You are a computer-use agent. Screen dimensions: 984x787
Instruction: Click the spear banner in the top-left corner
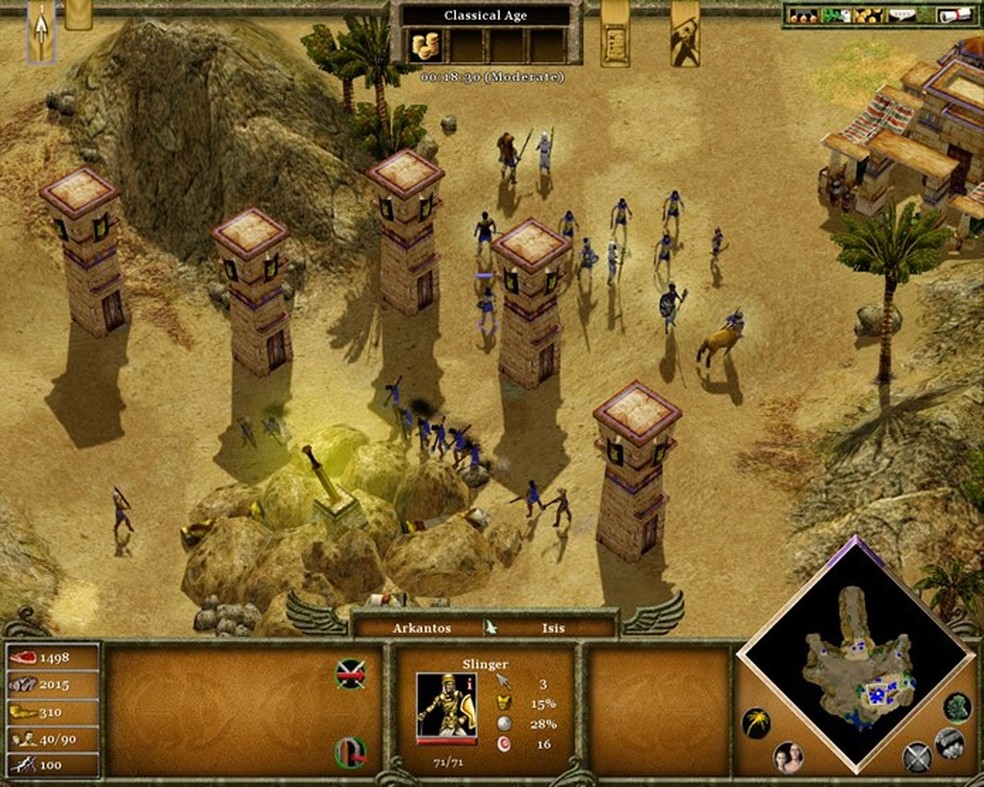coord(41,30)
